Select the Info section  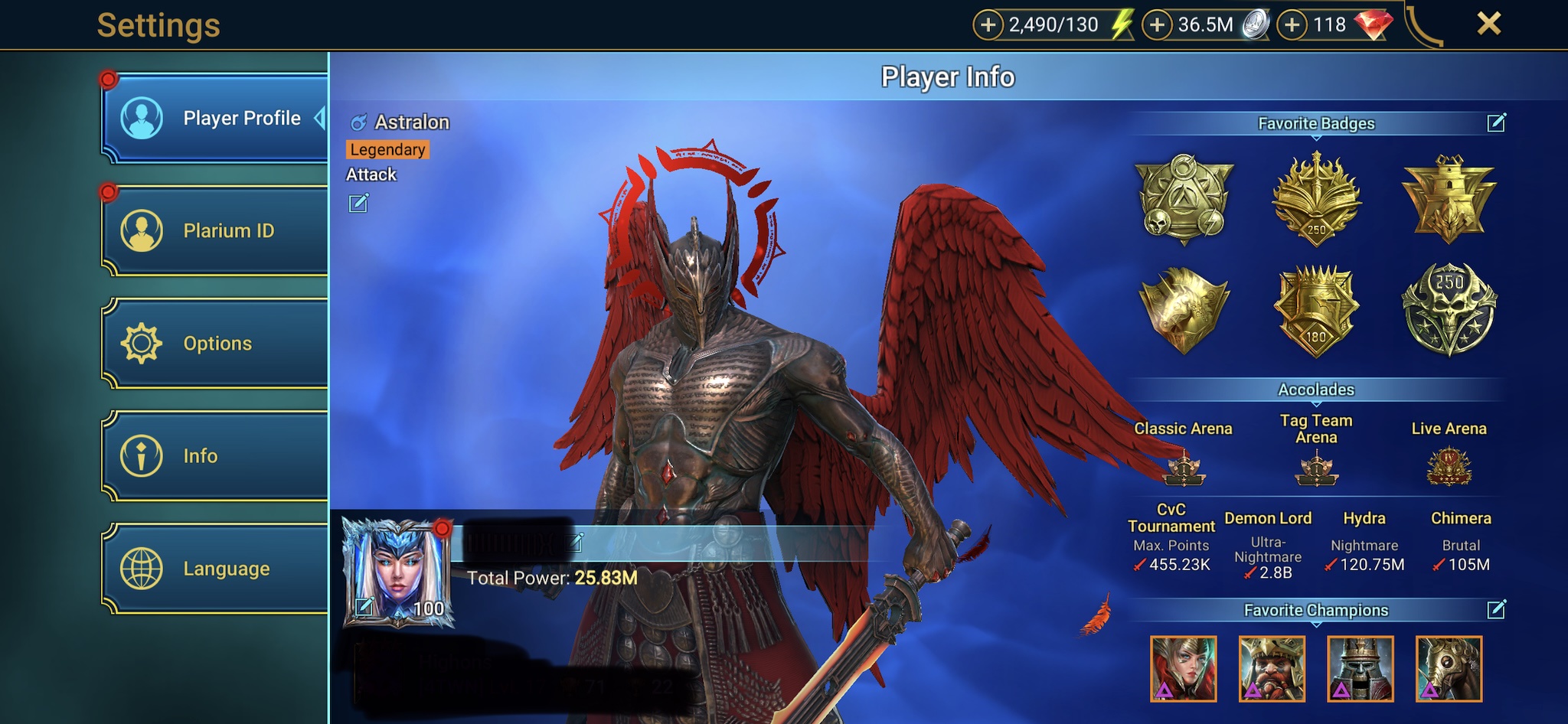point(215,456)
